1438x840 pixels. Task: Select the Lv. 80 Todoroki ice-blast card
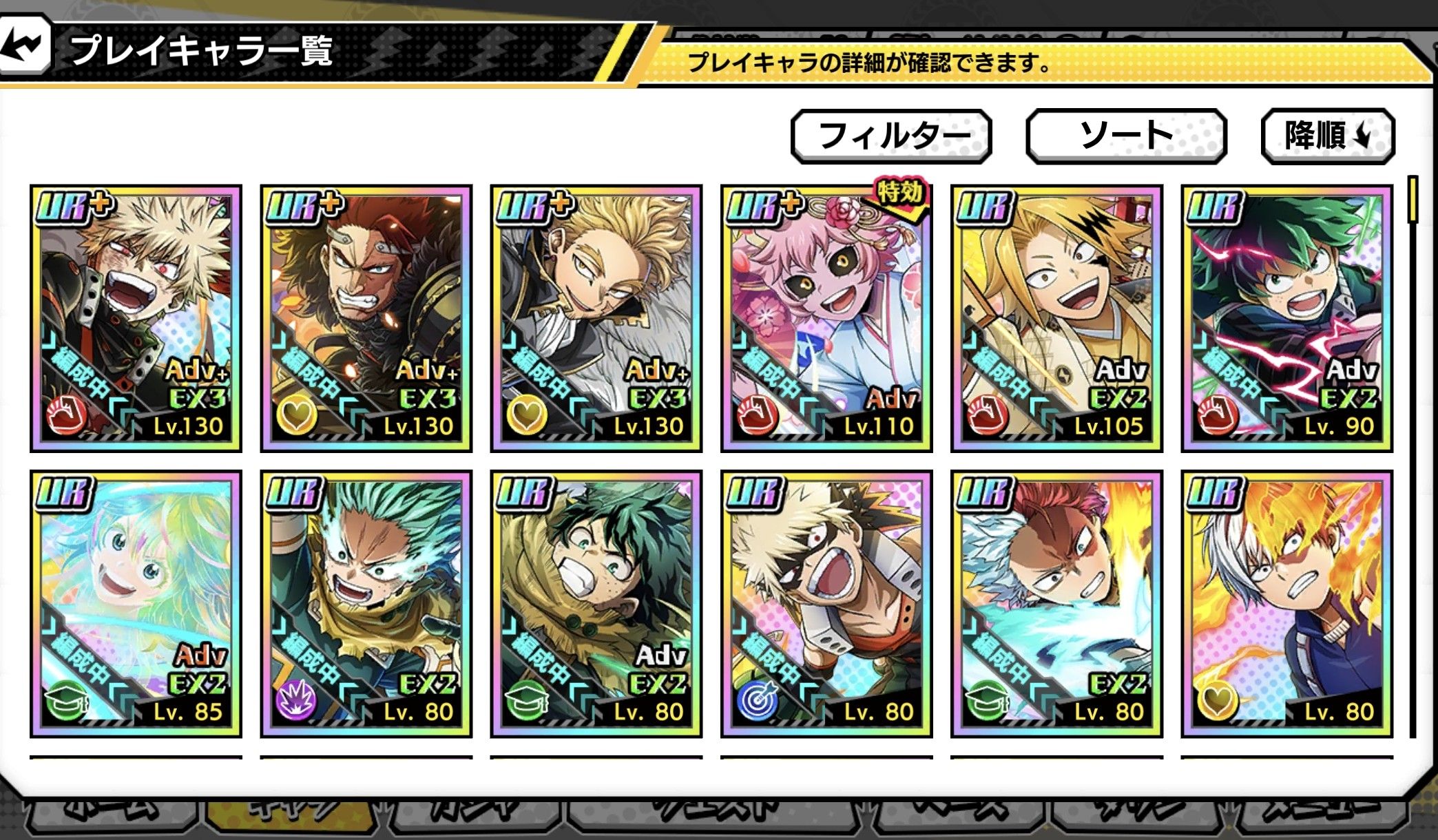pos(1056,604)
